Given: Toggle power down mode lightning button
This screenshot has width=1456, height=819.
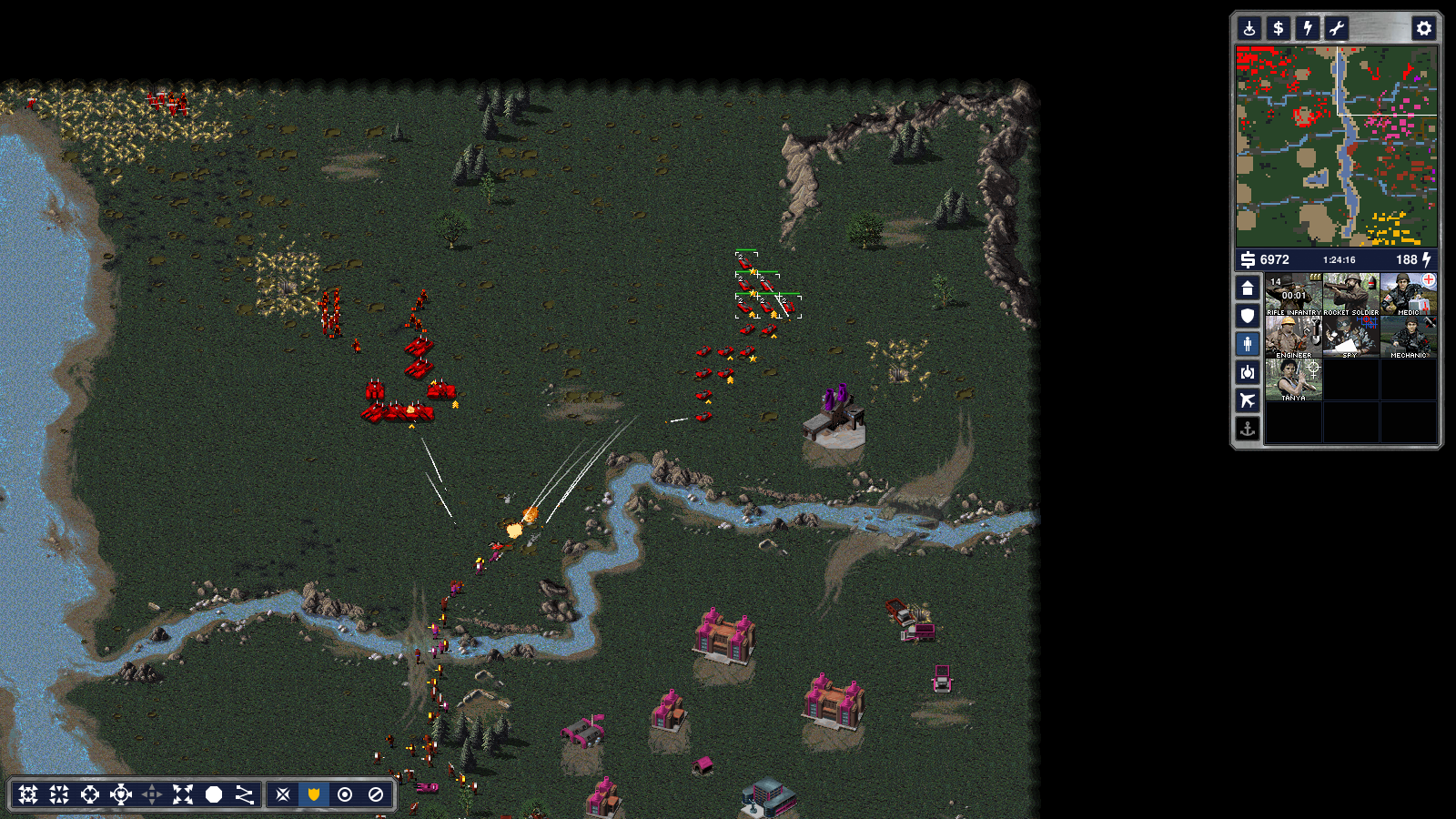Looking at the screenshot, I should click(x=1308, y=28).
